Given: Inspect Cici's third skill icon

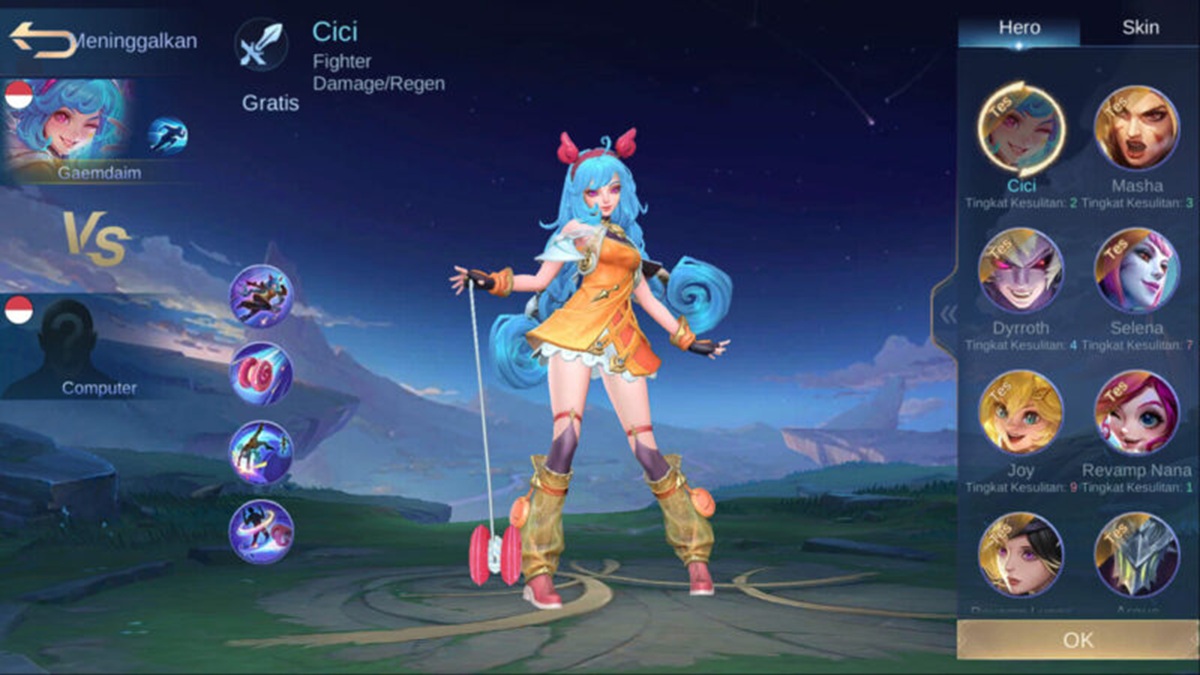Looking at the screenshot, I should (x=261, y=452).
